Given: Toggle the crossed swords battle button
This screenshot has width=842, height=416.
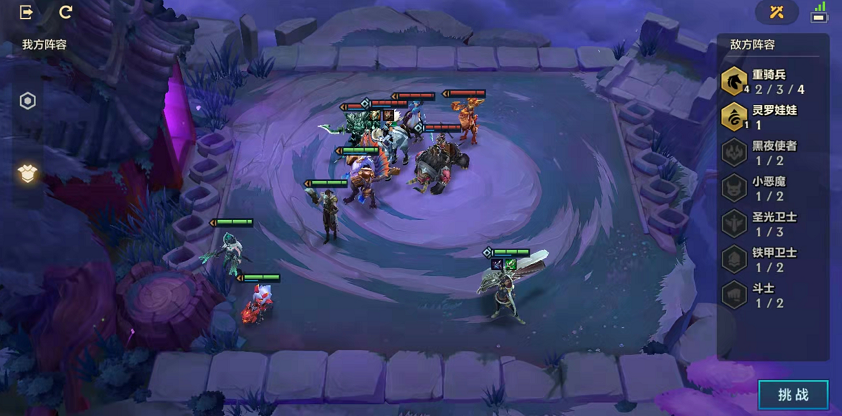Looking at the screenshot, I should pyautogui.click(x=777, y=12).
